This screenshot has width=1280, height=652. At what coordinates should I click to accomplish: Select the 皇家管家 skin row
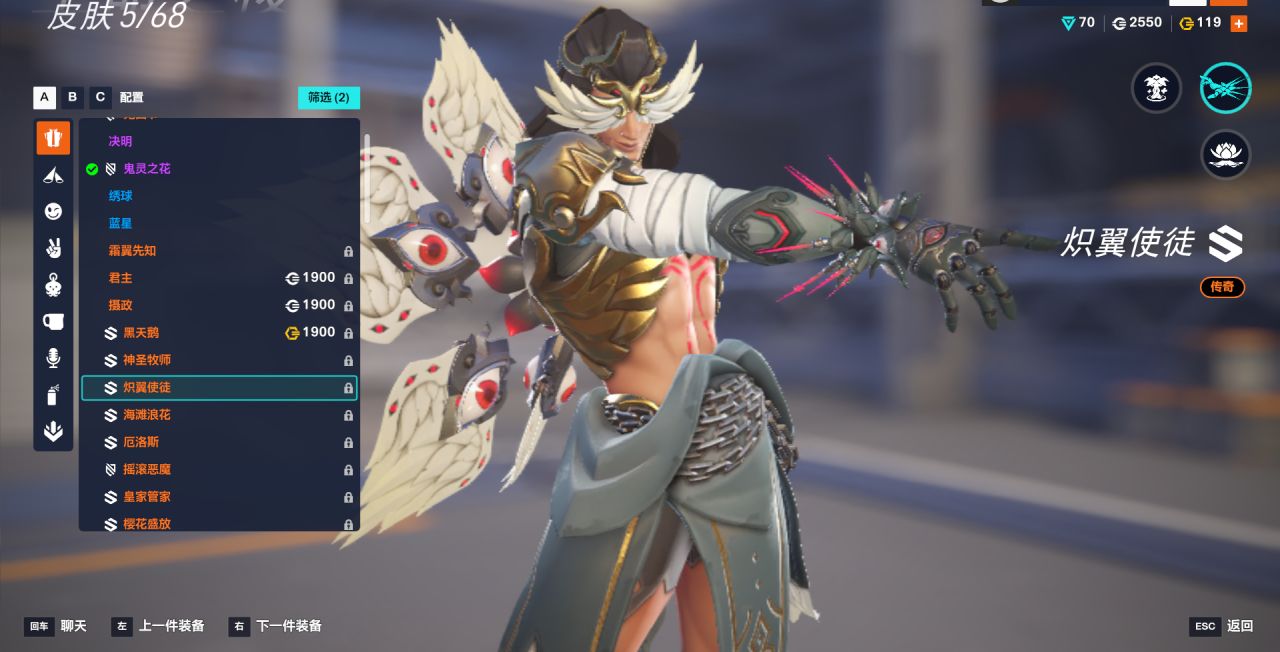pos(146,497)
